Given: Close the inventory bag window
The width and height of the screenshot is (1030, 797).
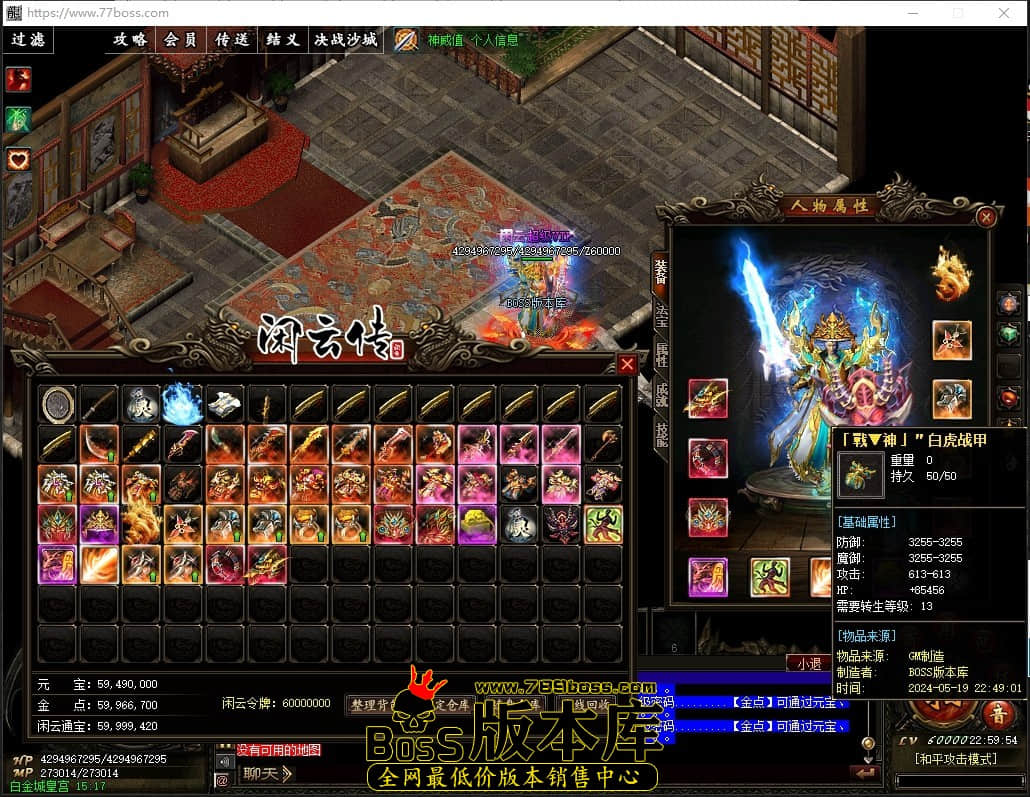Looking at the screenshot, I should [x=627, y=364].
